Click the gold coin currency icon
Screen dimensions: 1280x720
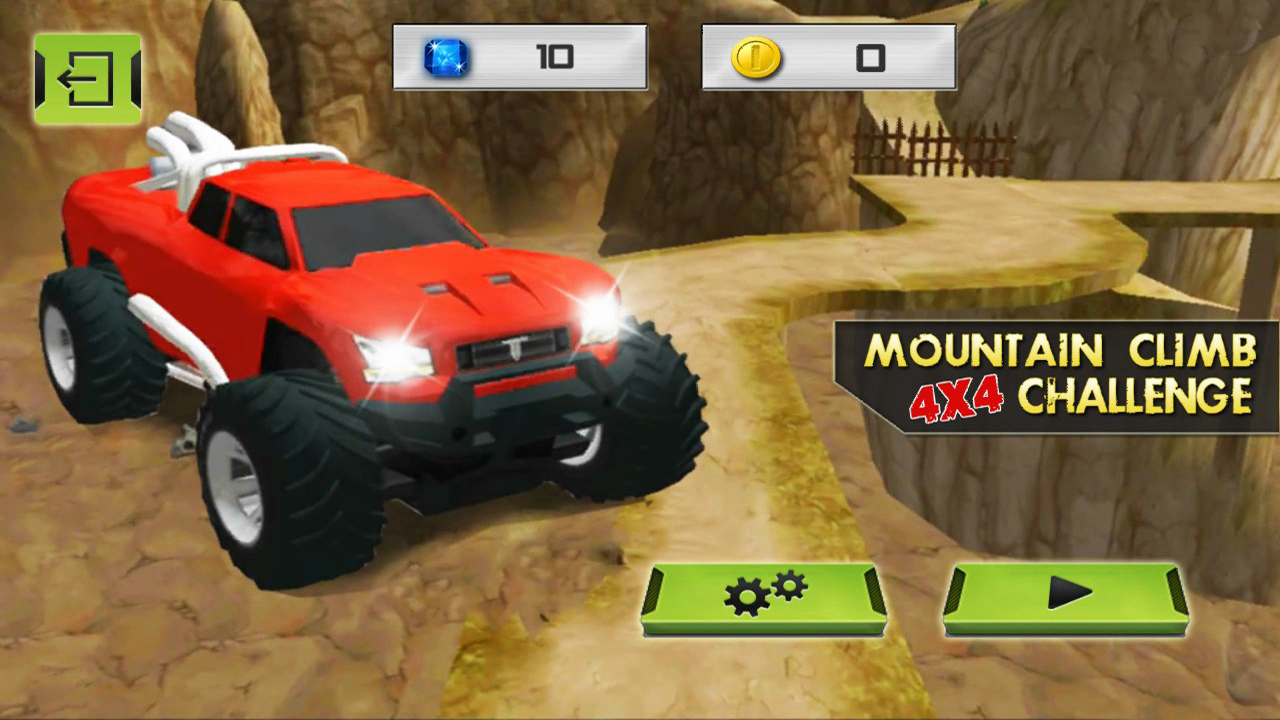(x=758, y=56)
